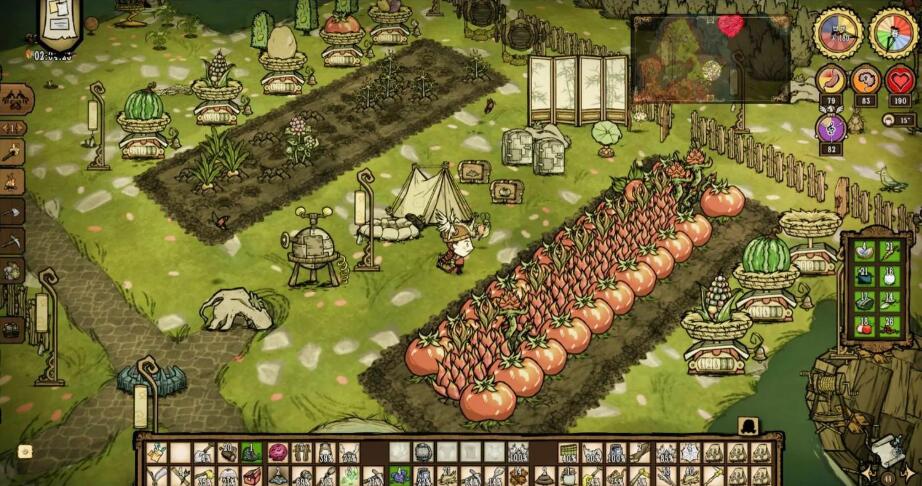922x486 pixels.
Task: Select the pink item in the inventory bar
Action: (277, 453)
